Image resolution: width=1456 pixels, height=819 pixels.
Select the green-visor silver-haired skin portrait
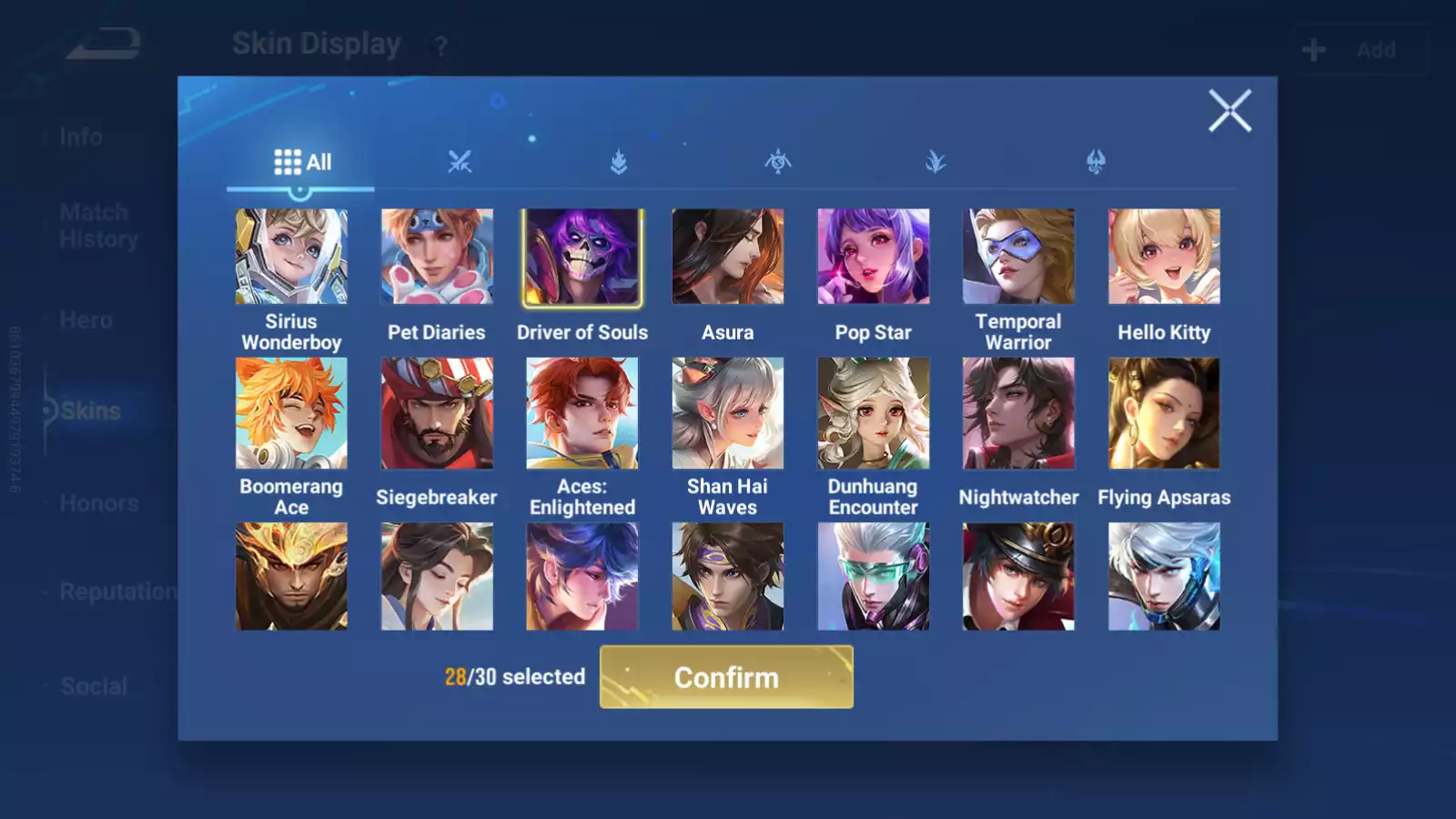pos(874,576)
